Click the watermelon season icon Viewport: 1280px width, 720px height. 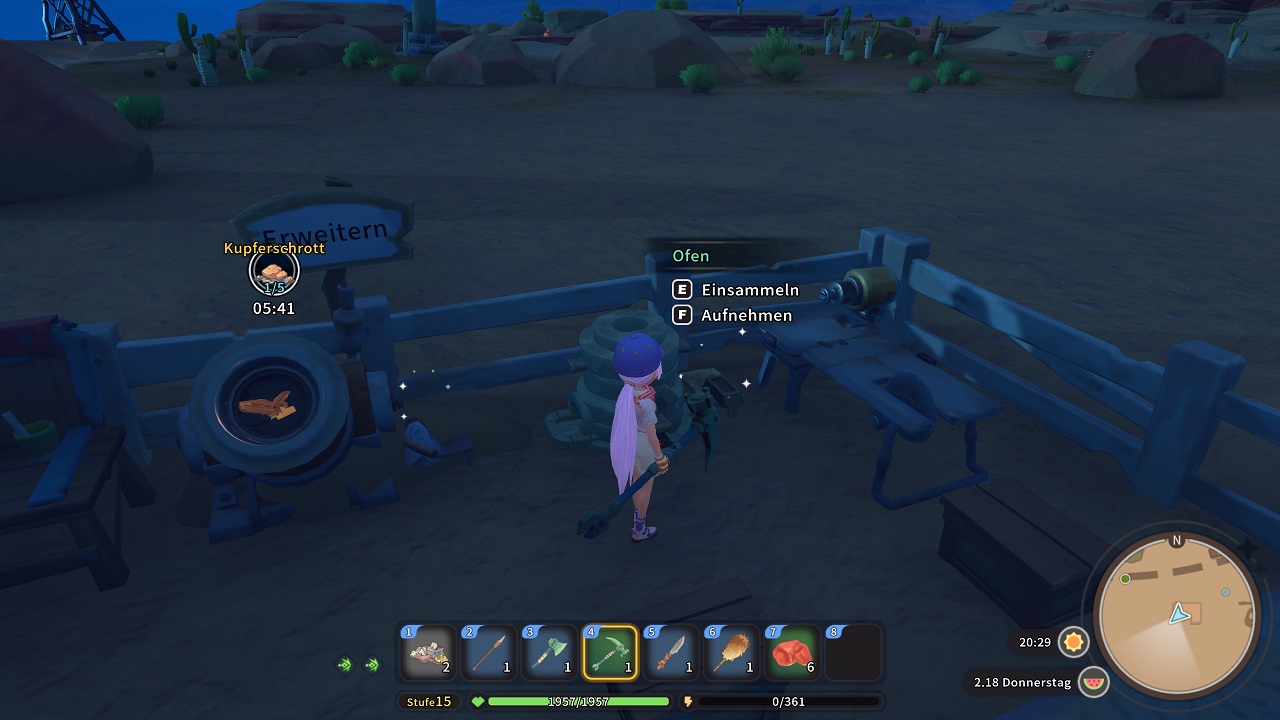1095,682
